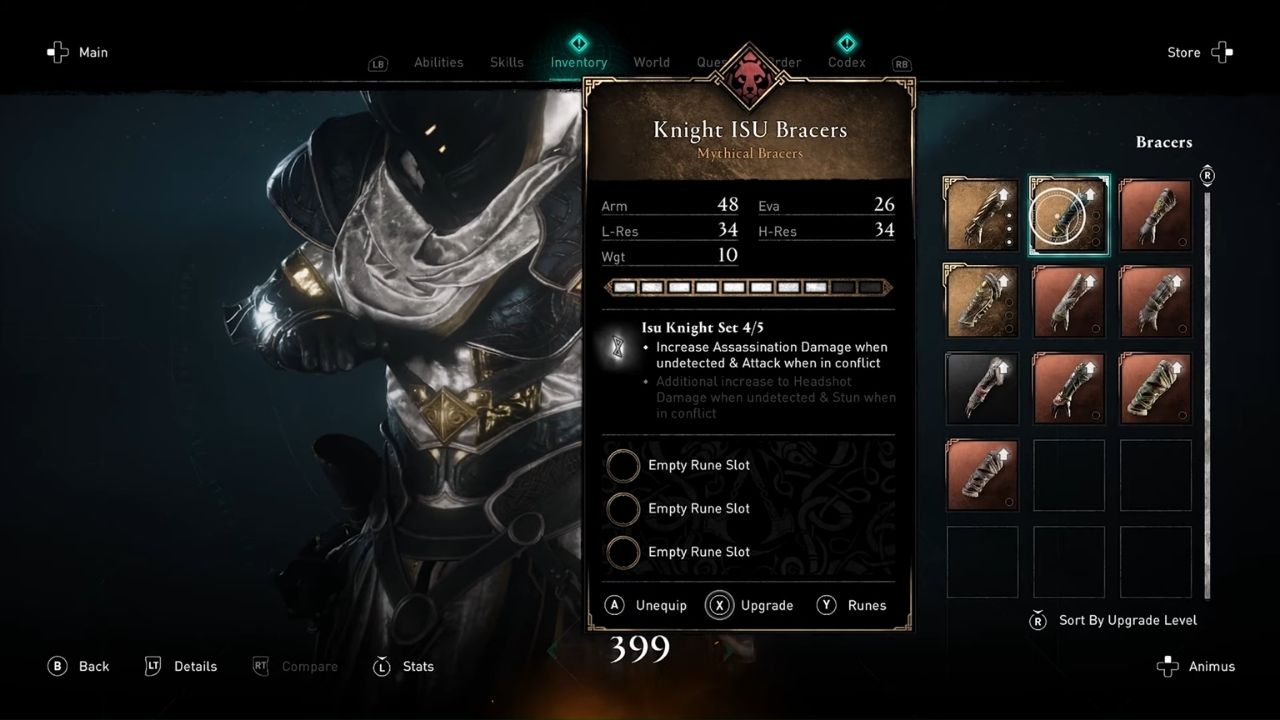Click the Store plus icon

[1222, 52]
